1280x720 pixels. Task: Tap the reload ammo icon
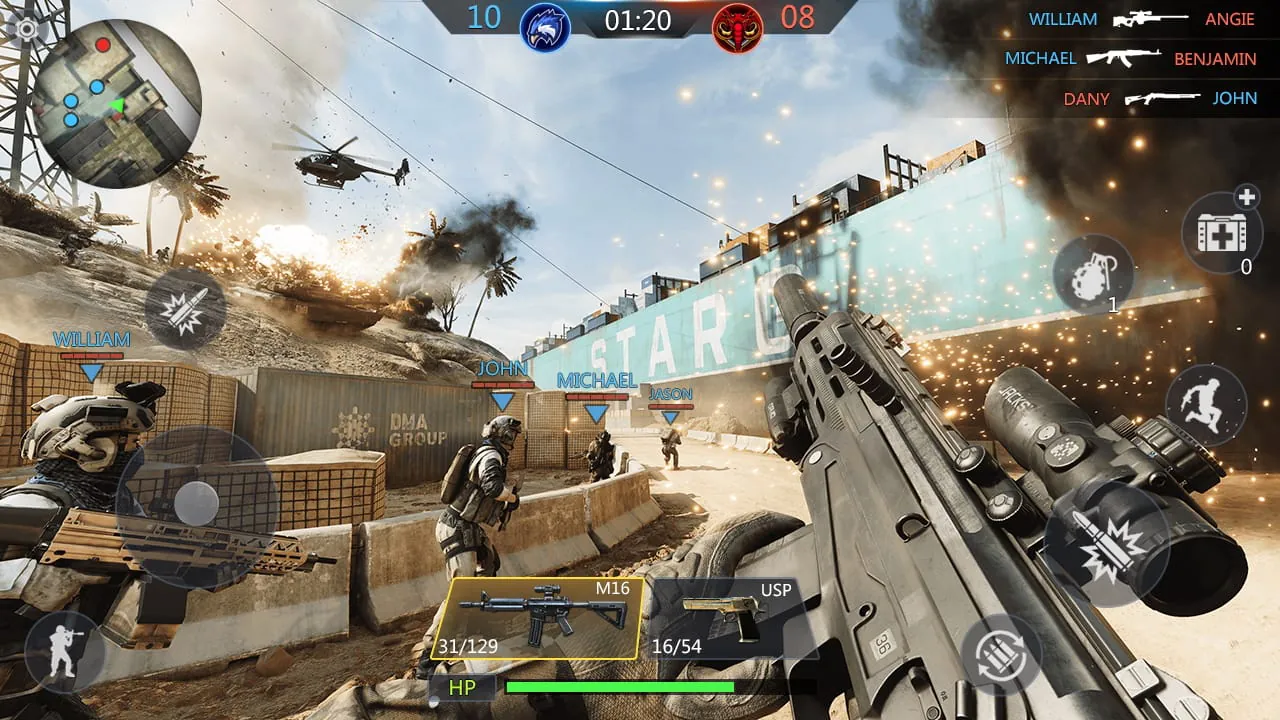point(1003,655)
